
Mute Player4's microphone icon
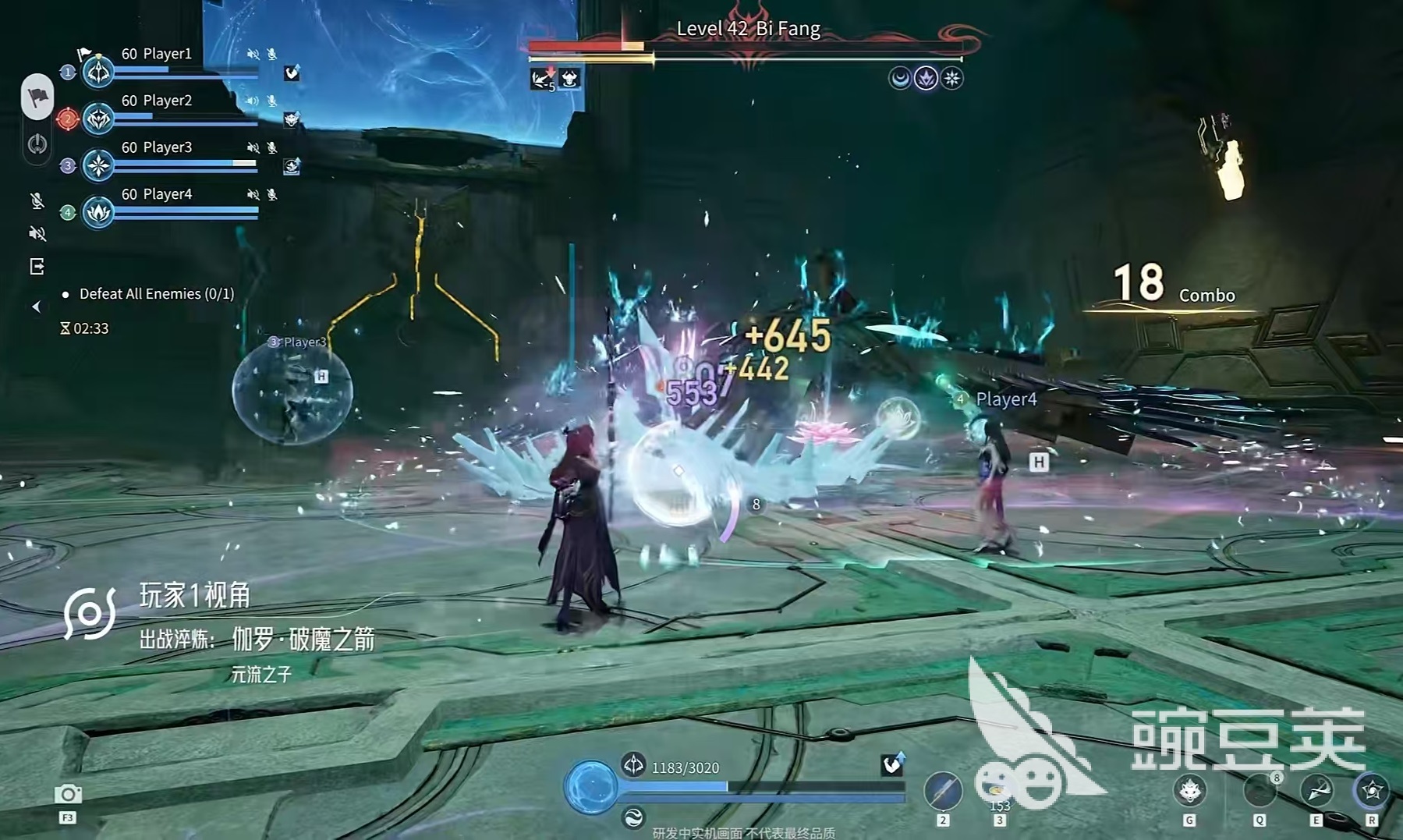(x=272, y=194)
